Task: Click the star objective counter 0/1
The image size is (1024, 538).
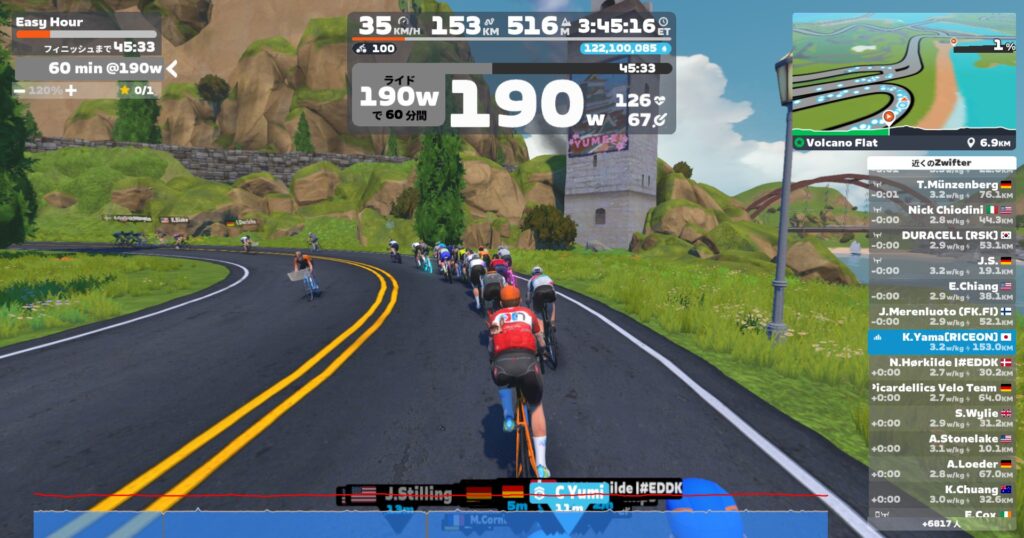Action: [x=136, y=90]
